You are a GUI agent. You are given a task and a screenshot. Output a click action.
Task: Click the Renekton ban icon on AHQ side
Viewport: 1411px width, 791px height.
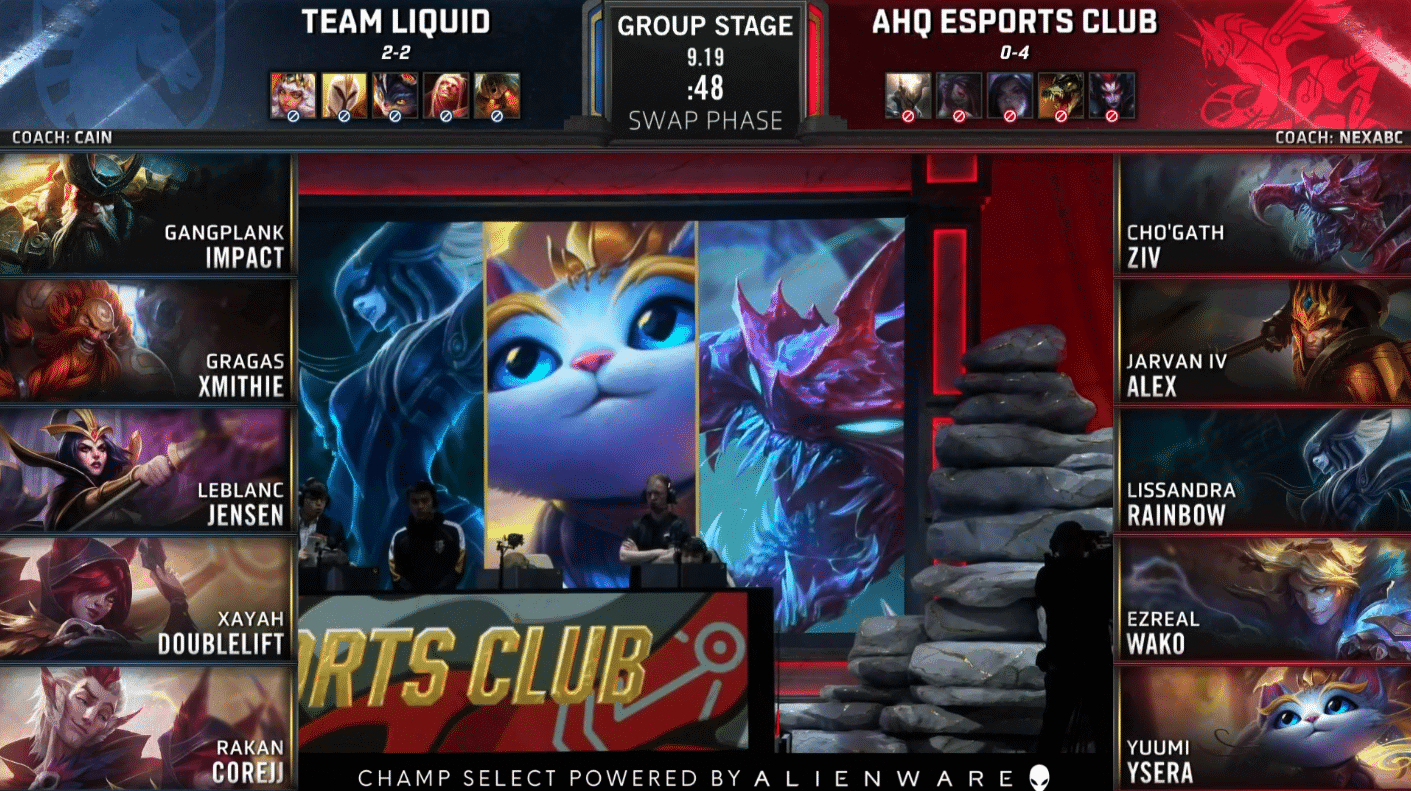click(1060, 92)
